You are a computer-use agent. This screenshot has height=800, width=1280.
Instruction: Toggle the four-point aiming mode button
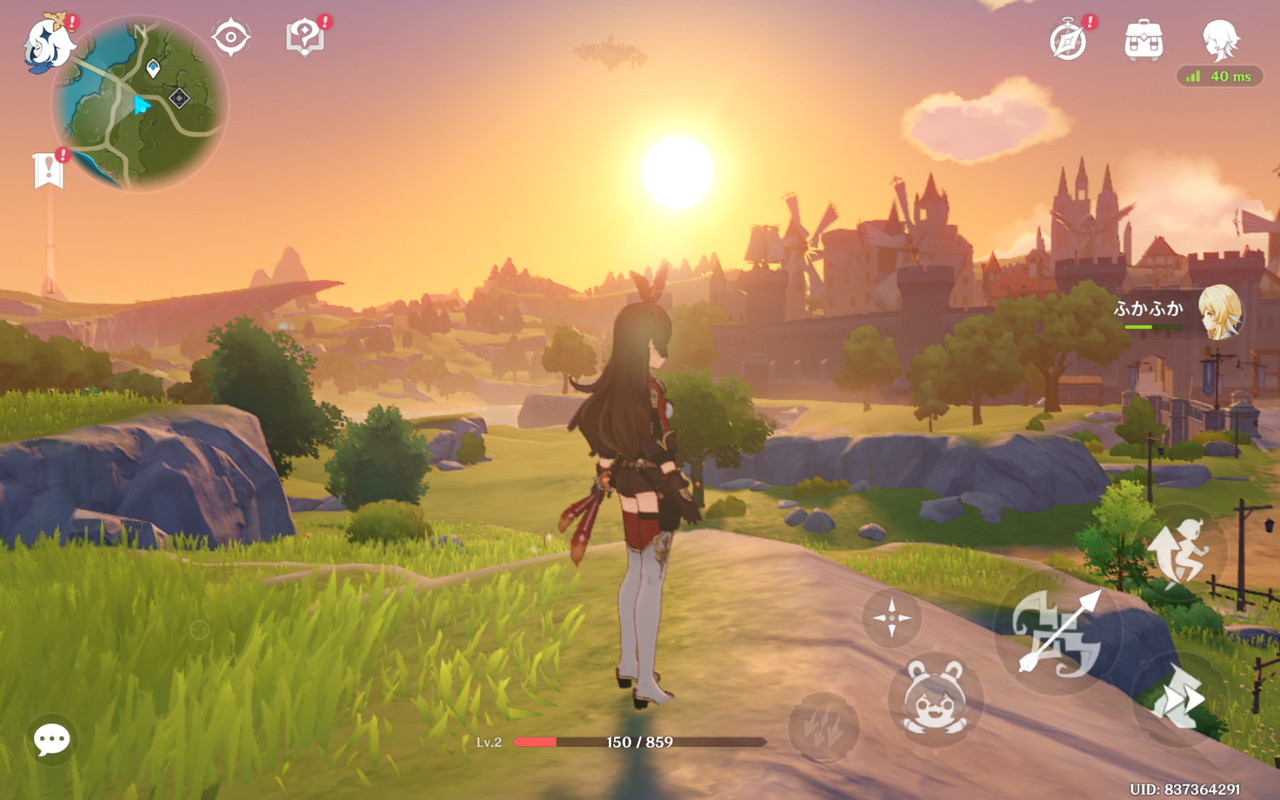pos(891,618)
